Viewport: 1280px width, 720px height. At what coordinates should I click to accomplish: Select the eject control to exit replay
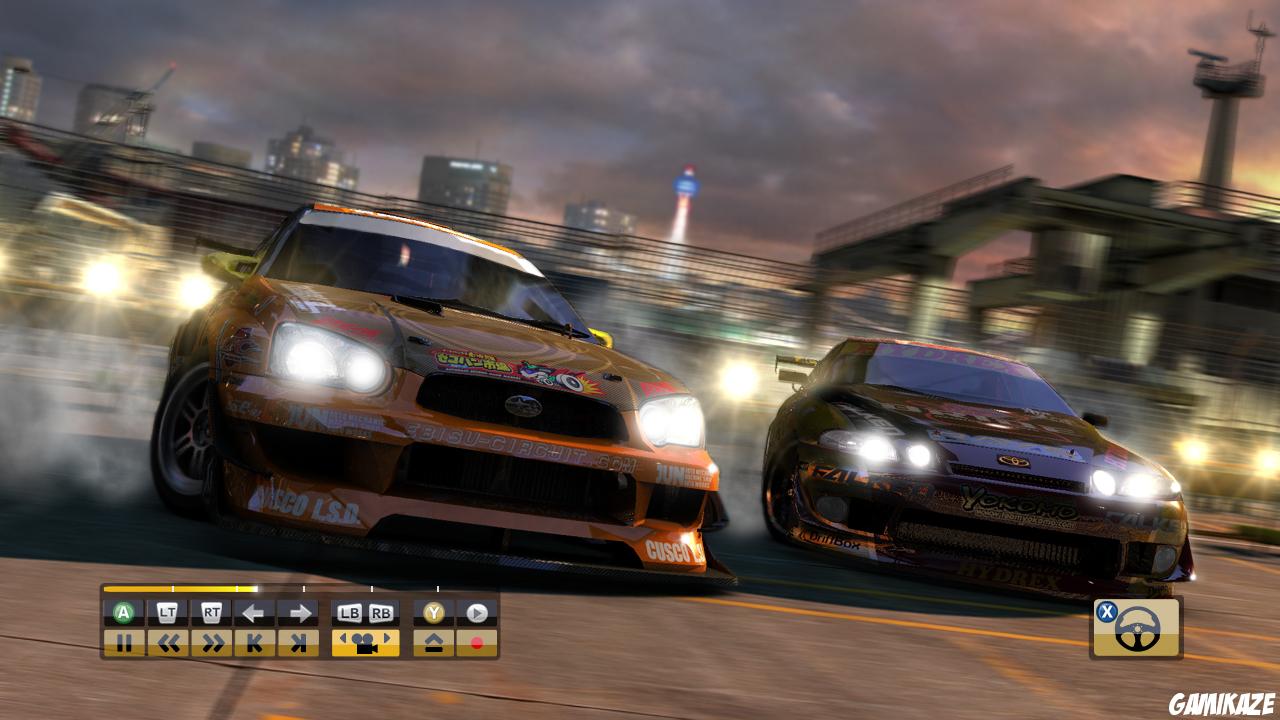click(x=436, y=641)
